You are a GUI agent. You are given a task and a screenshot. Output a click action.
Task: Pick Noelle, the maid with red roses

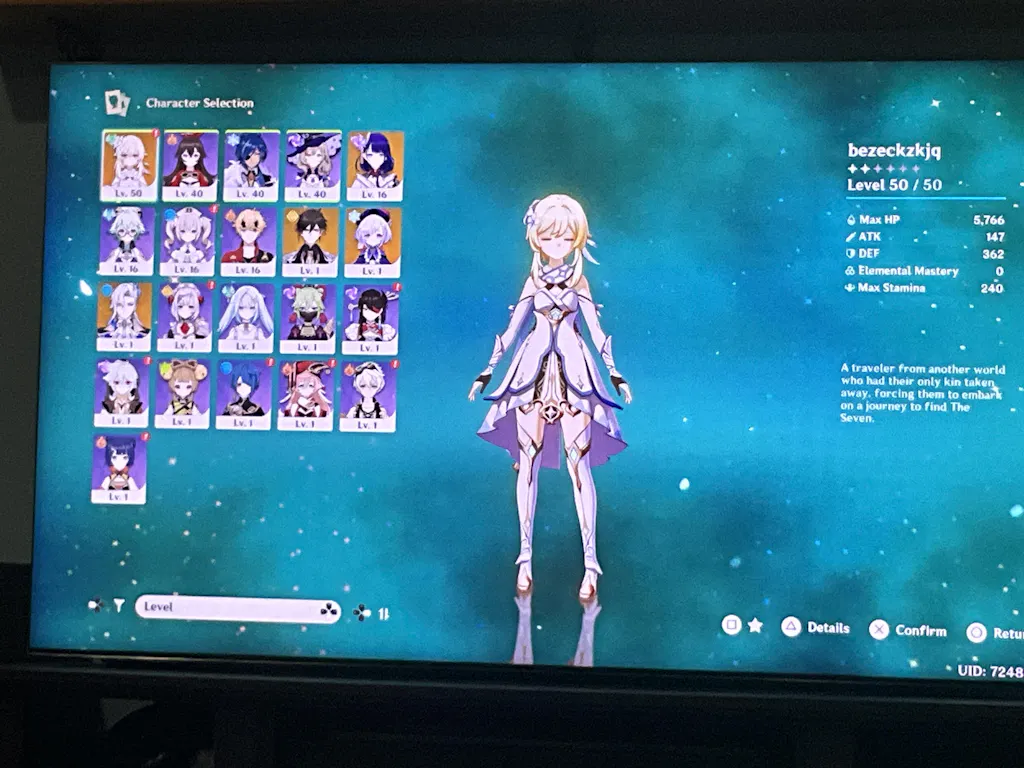[x=185, y=317]
